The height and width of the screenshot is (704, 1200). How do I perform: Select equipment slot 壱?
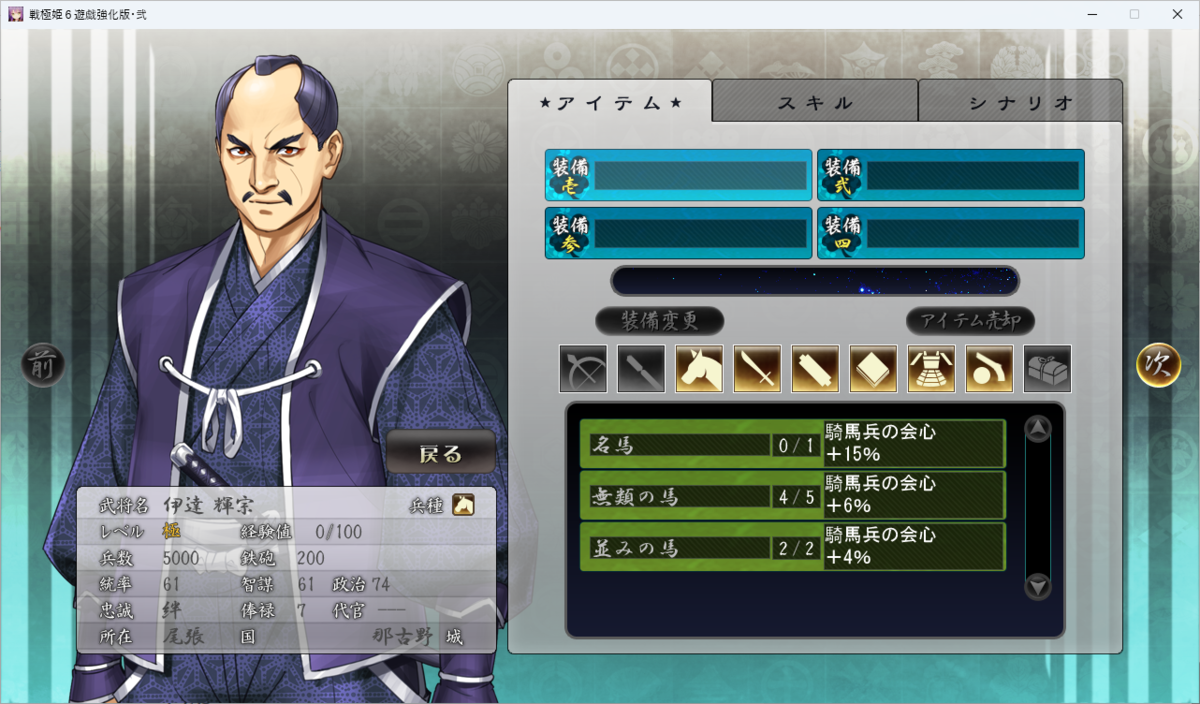click(678, 176)
